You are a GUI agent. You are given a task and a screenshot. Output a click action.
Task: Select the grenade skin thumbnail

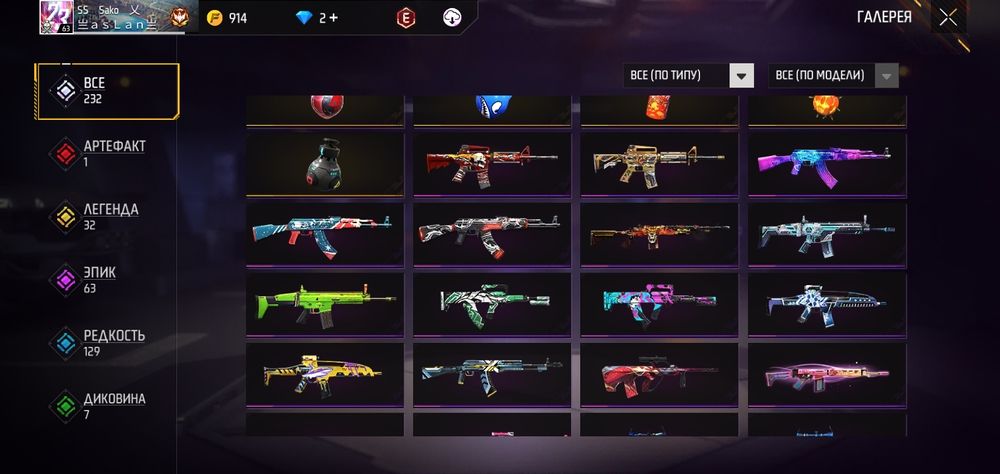click(x=325, y=163)
